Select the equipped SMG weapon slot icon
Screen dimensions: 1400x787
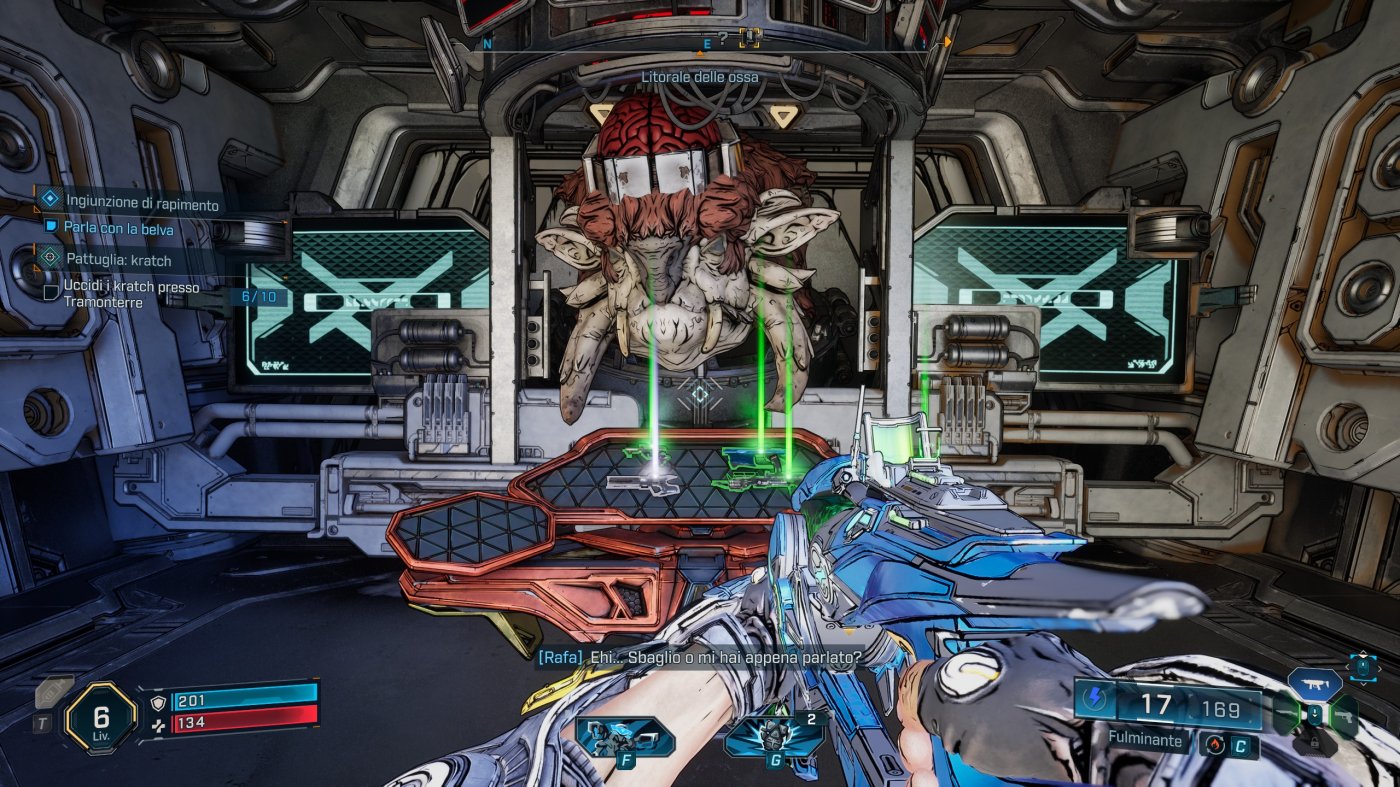[x=1315, y=684]
